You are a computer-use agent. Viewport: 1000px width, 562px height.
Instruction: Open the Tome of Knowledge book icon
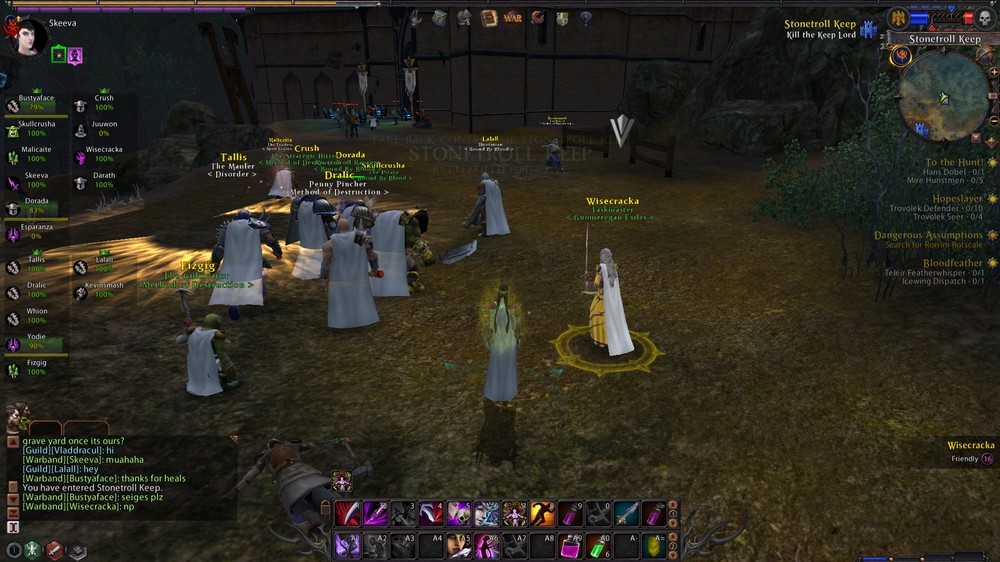(x=489, y=17)
